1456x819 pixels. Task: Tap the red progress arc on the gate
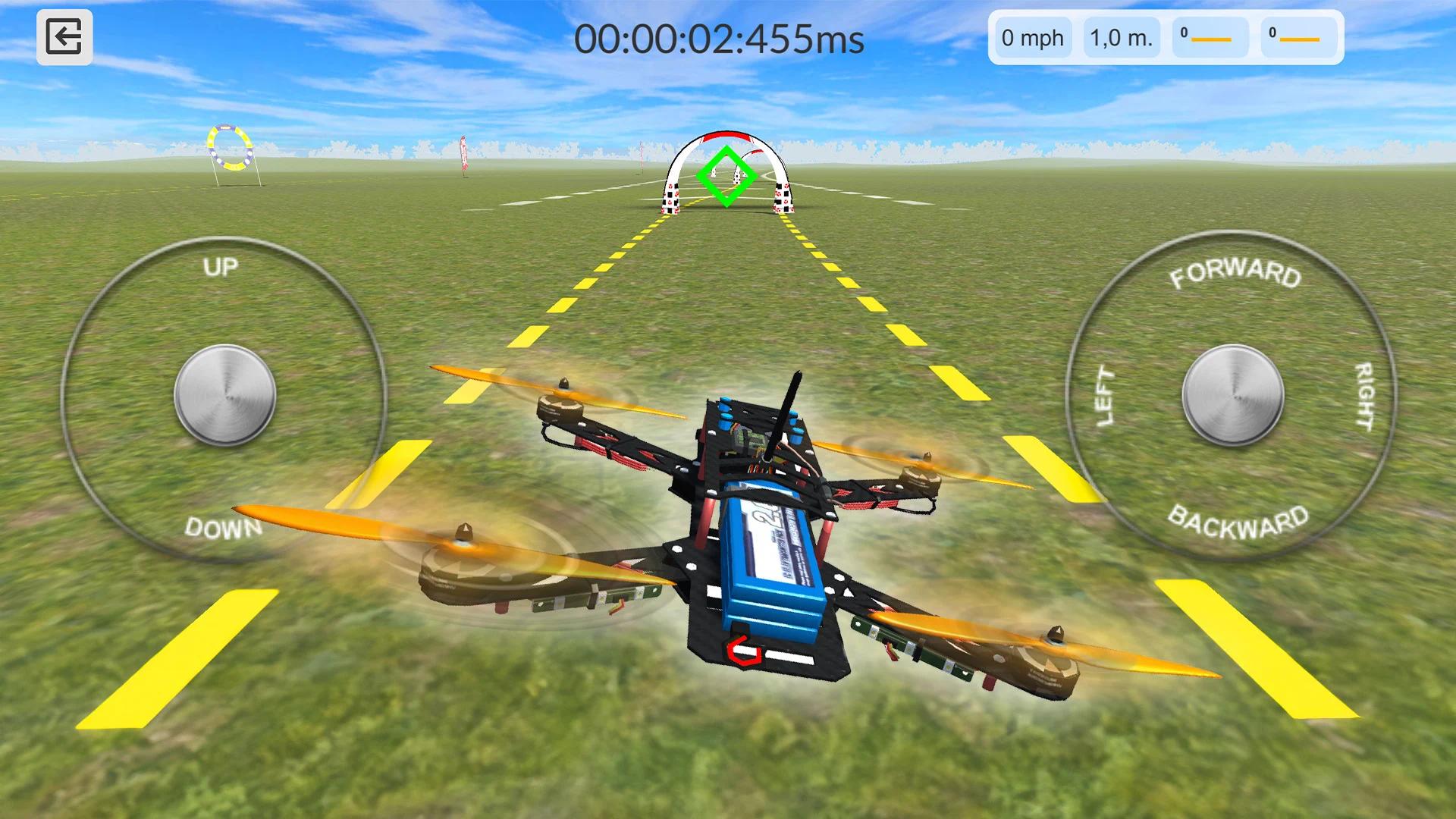coord(726,135)
